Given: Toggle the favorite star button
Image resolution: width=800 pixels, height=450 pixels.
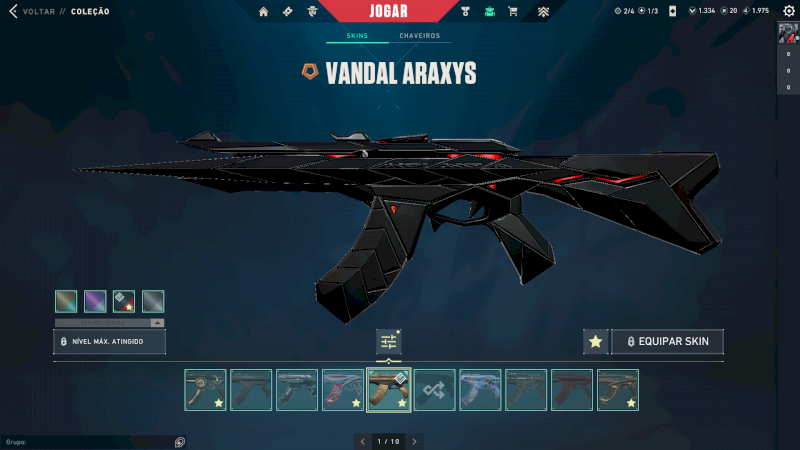Looking at the screenshot, I should tap(595, 342).
